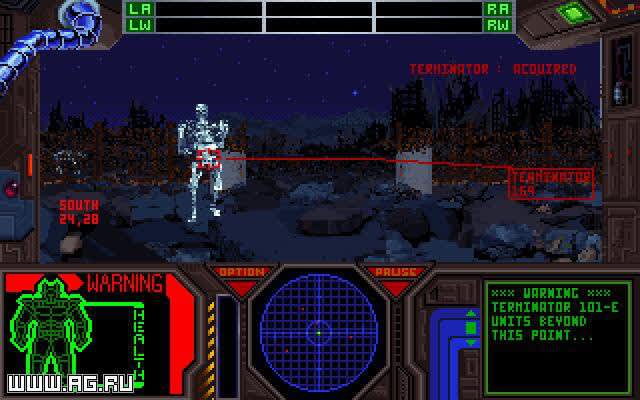Open the OPTION menu
Screen dimensions: 640x400
(241, 273)
